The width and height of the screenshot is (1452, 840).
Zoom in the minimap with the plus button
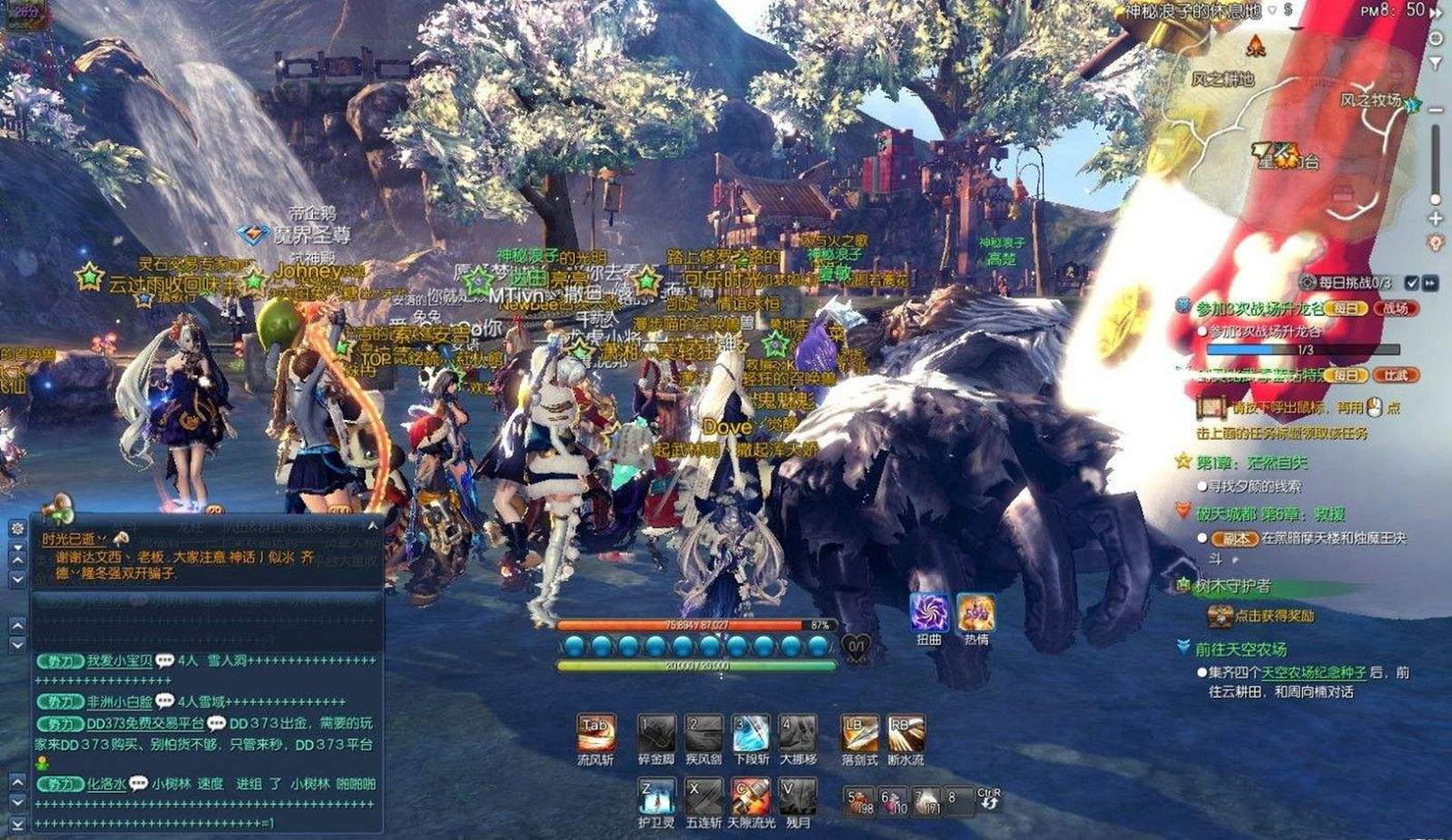click(x=1435, y=219)
